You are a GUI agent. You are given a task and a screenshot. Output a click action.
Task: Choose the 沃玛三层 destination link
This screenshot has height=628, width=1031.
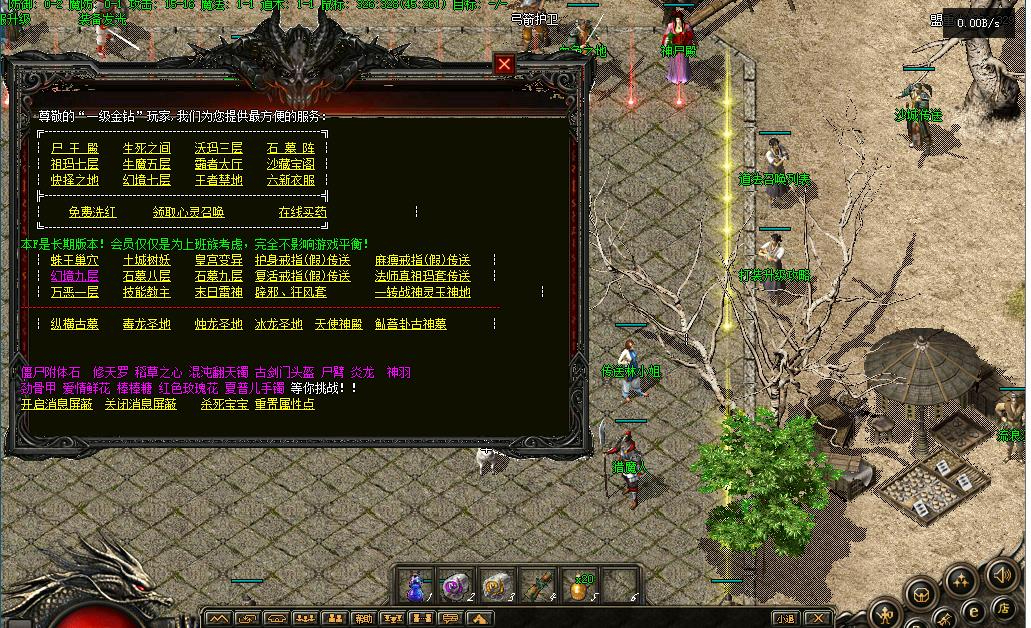(x=219, y=148)
